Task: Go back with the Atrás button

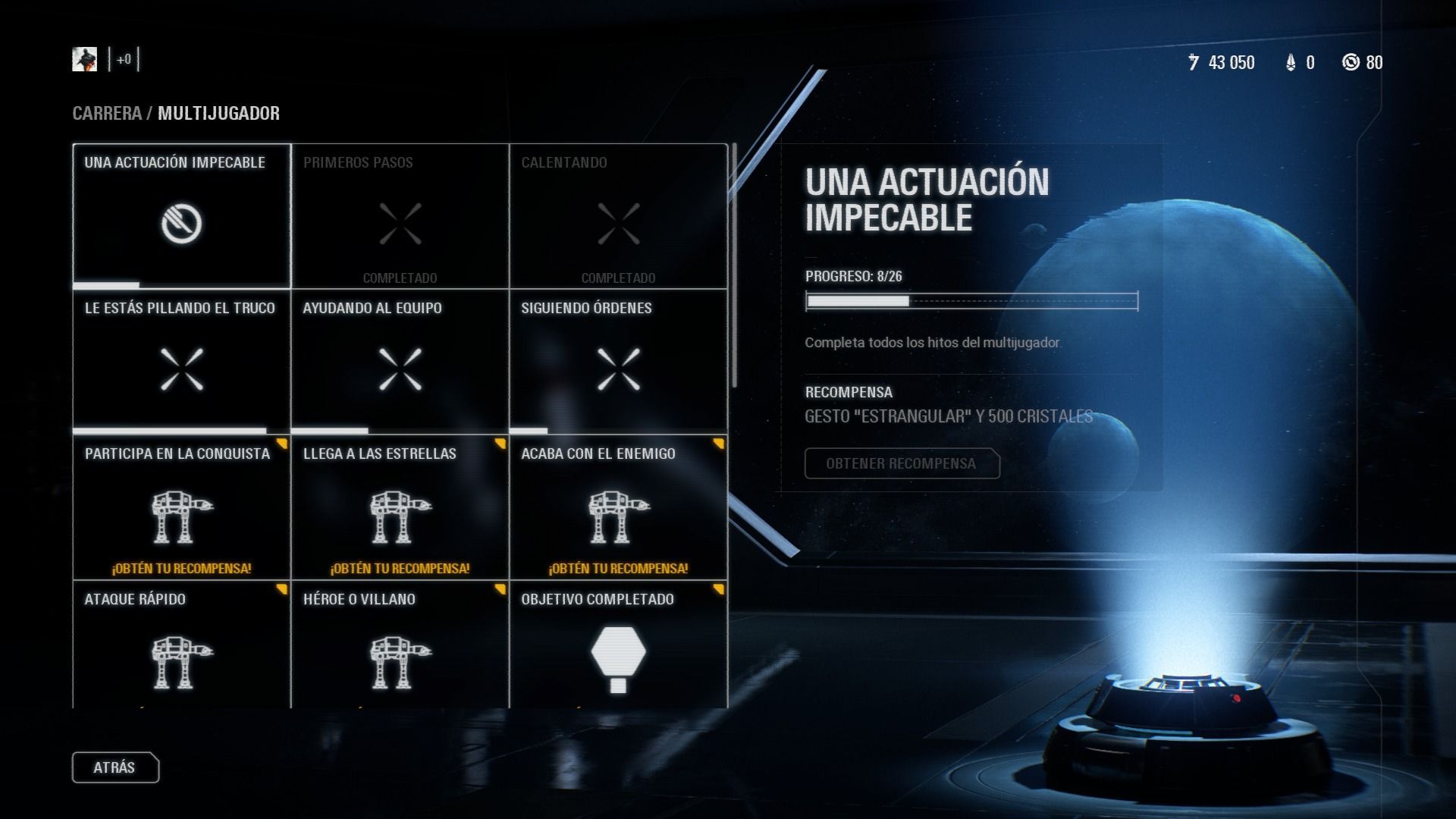Action: 115,767
